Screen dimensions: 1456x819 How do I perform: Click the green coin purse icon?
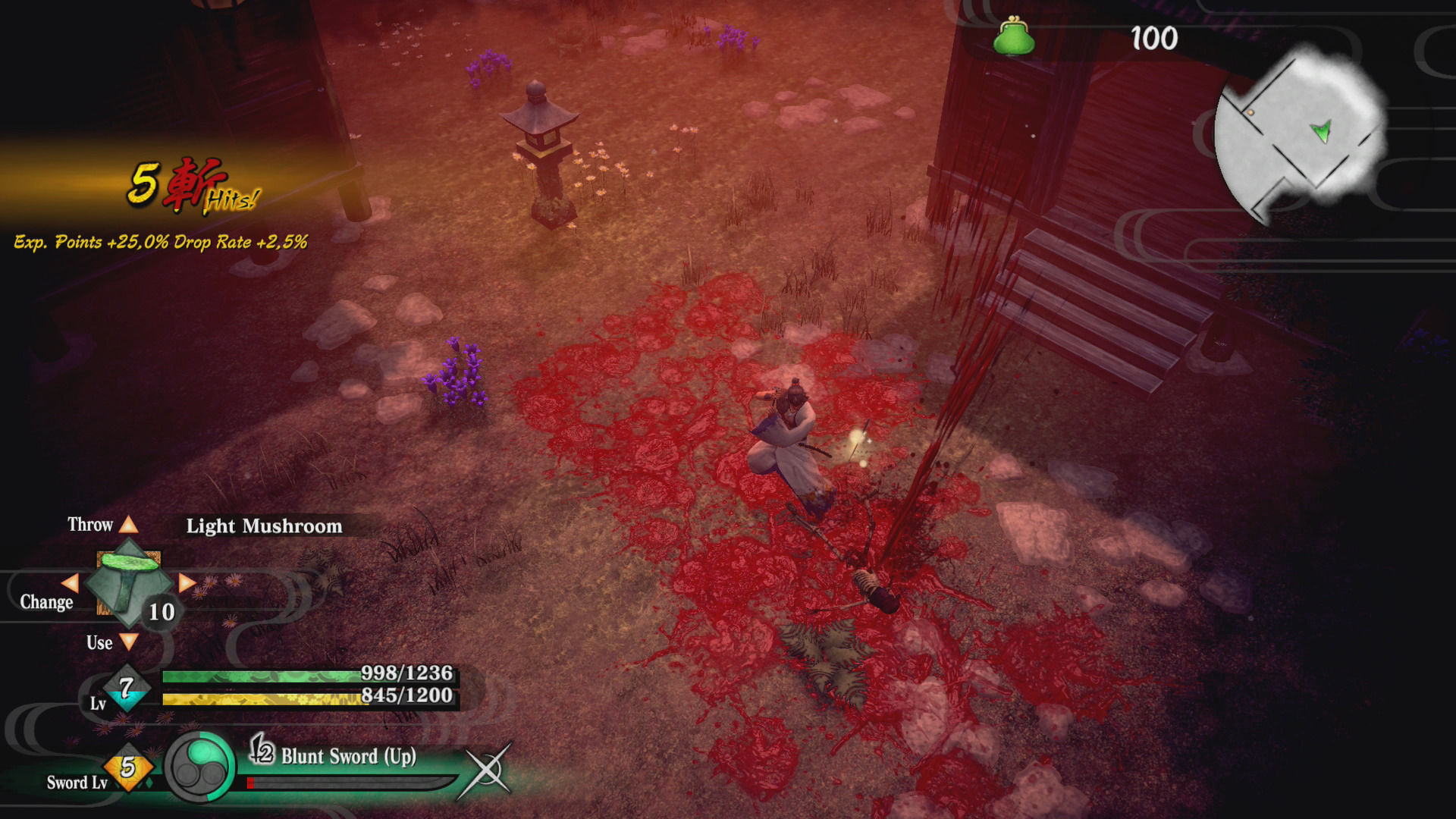(x=1014, y=38)
